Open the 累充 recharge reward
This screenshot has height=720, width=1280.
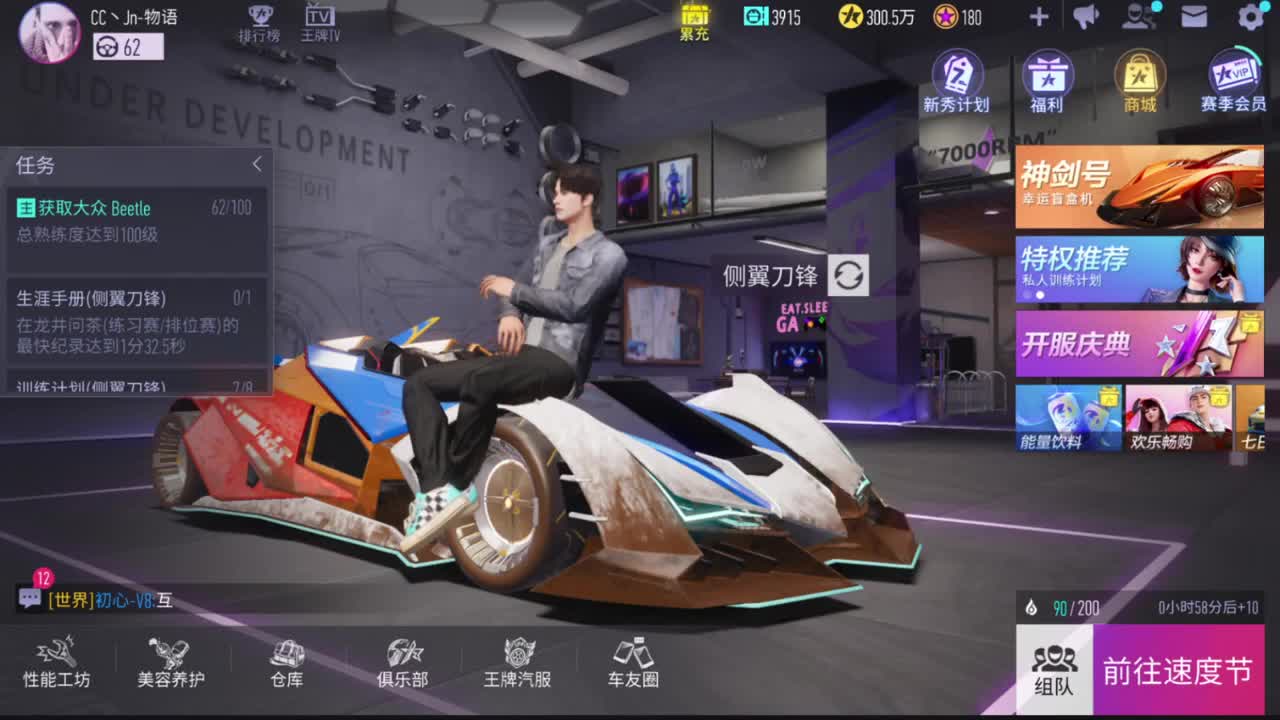click(x=694, y=21)
